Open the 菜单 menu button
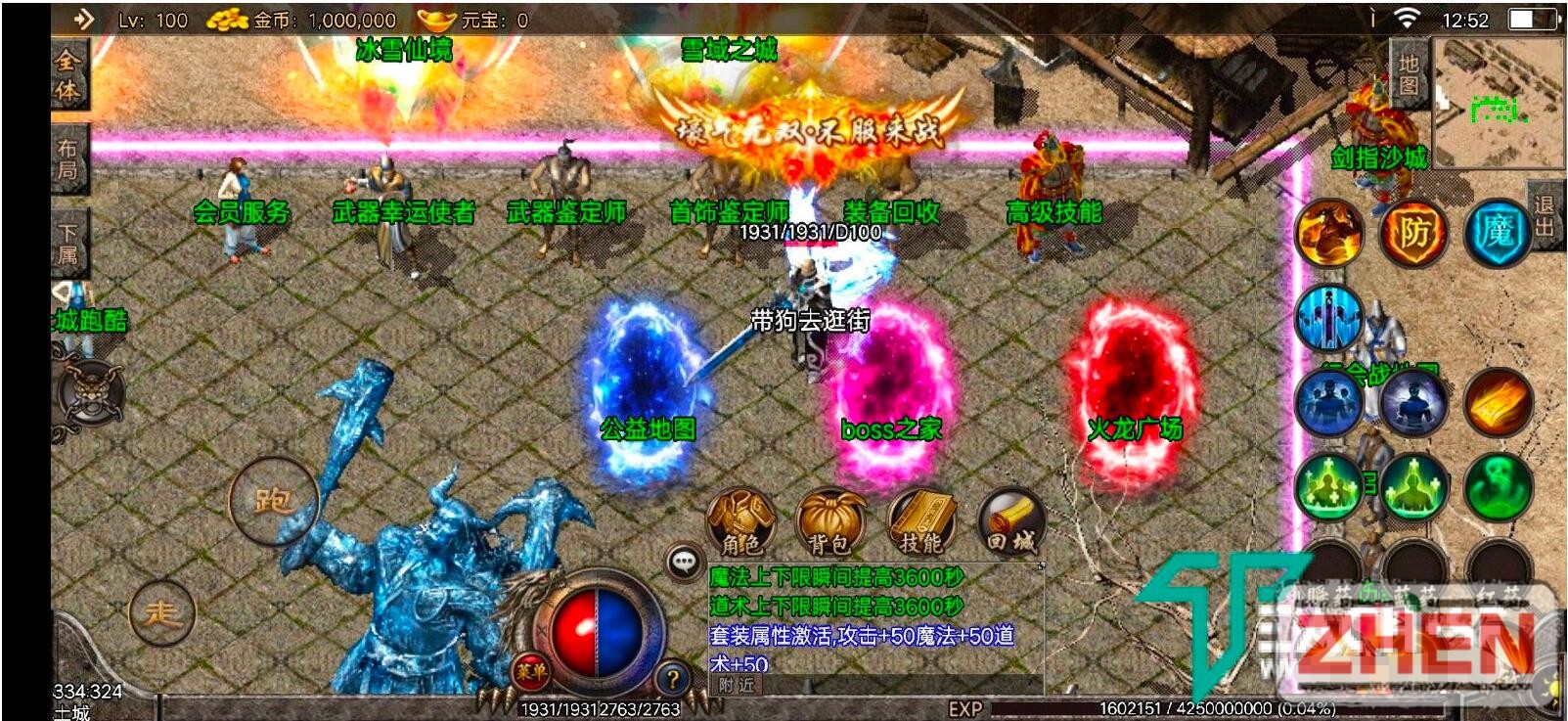 [531, 671]
